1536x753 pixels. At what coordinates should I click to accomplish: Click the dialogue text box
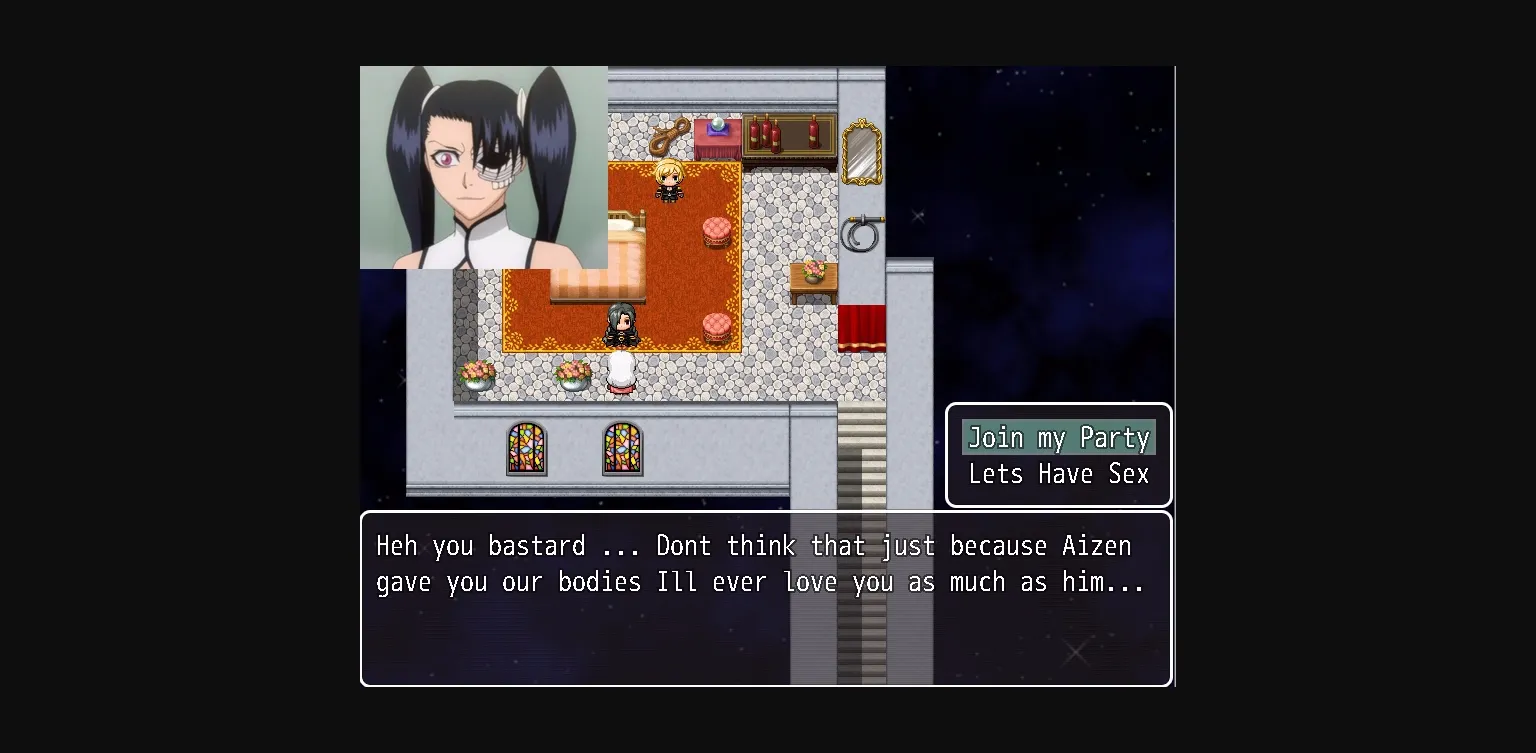765,598
